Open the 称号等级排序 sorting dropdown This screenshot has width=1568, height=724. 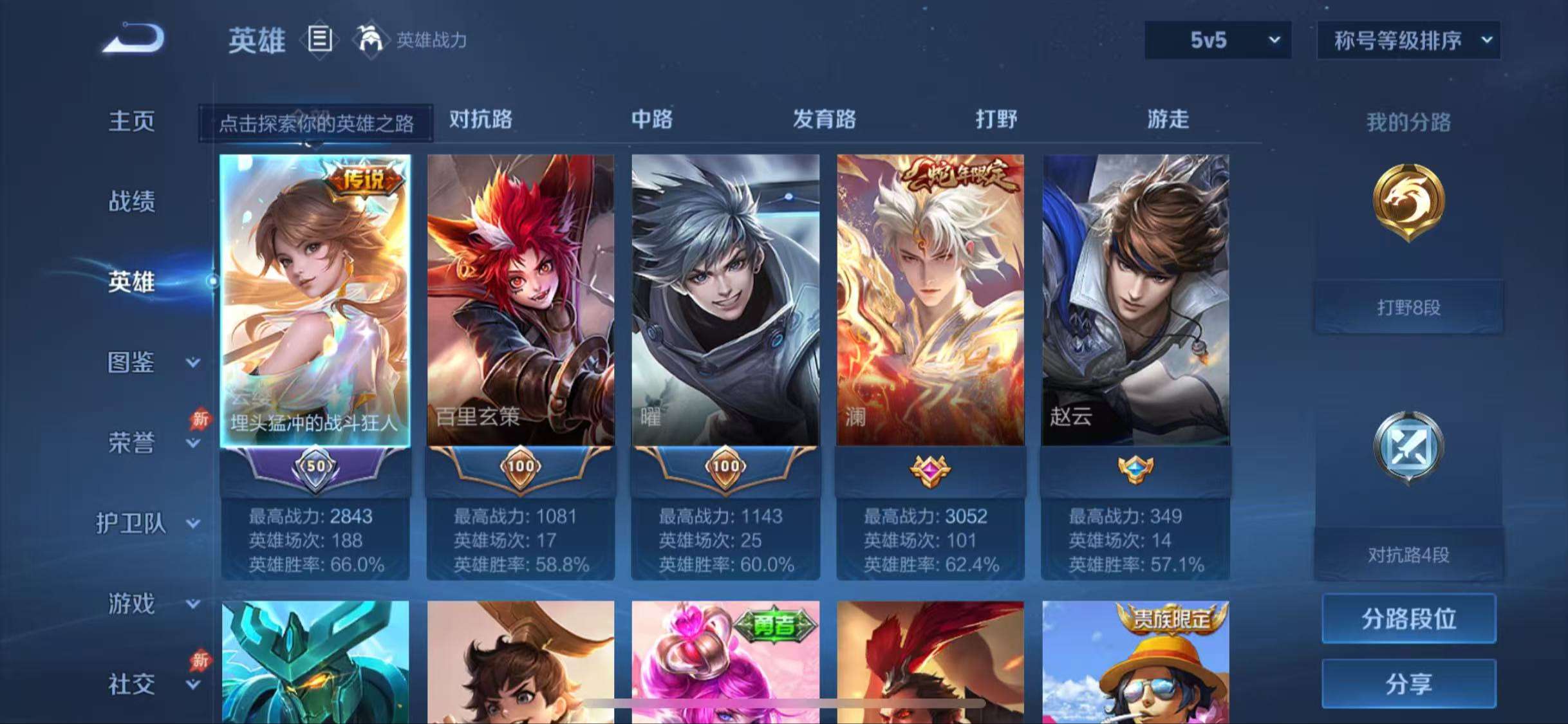click(1407, 40)
